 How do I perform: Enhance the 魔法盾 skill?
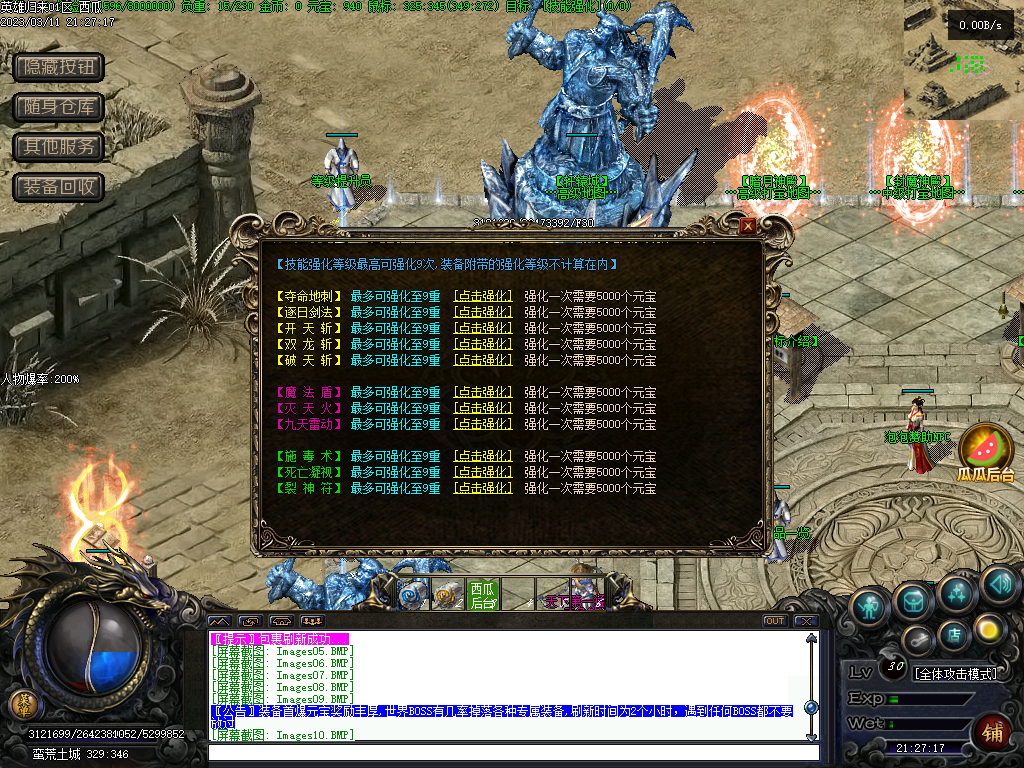[x=483, y=392]
